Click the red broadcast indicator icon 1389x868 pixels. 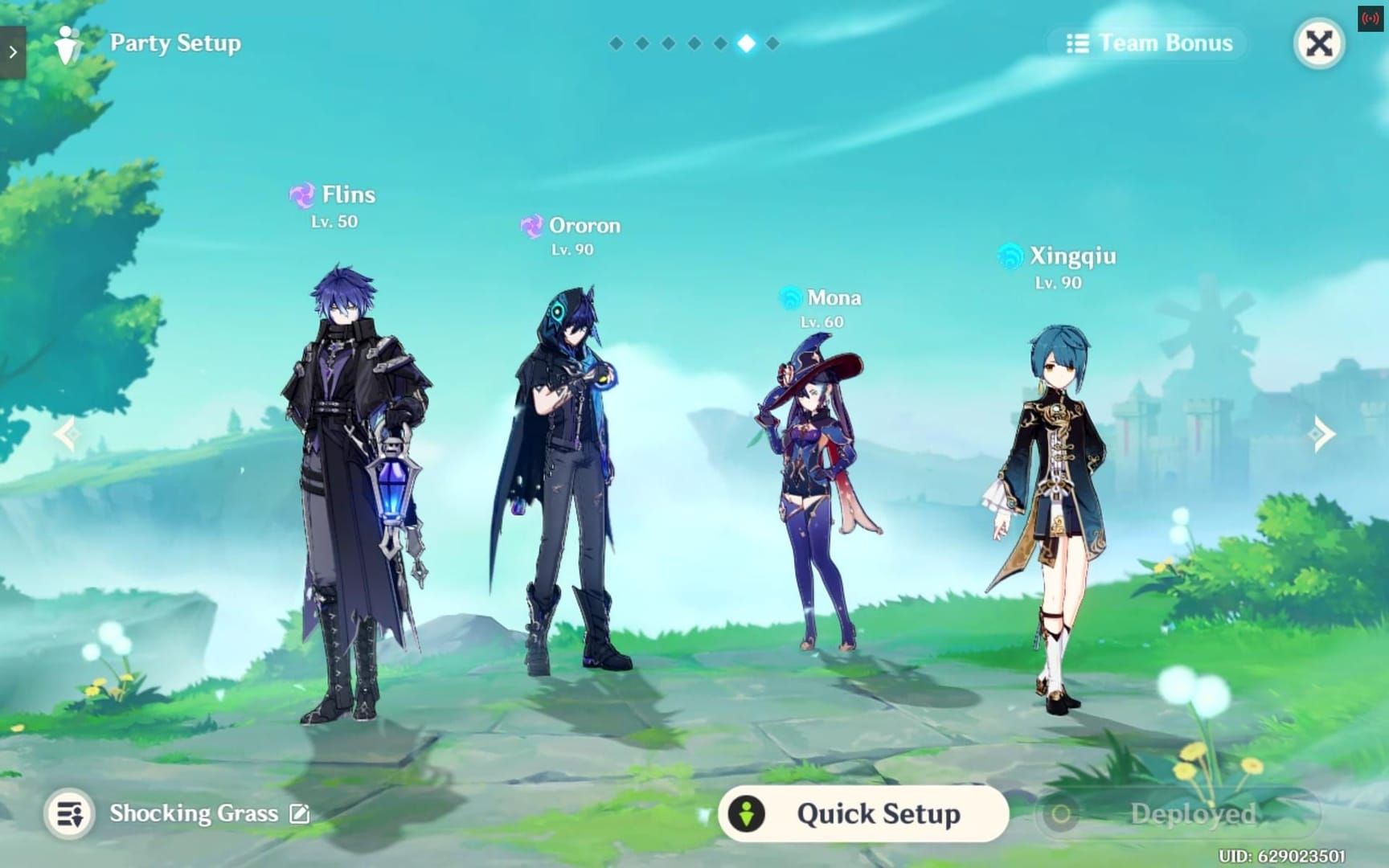click(x=1370, y=18)
